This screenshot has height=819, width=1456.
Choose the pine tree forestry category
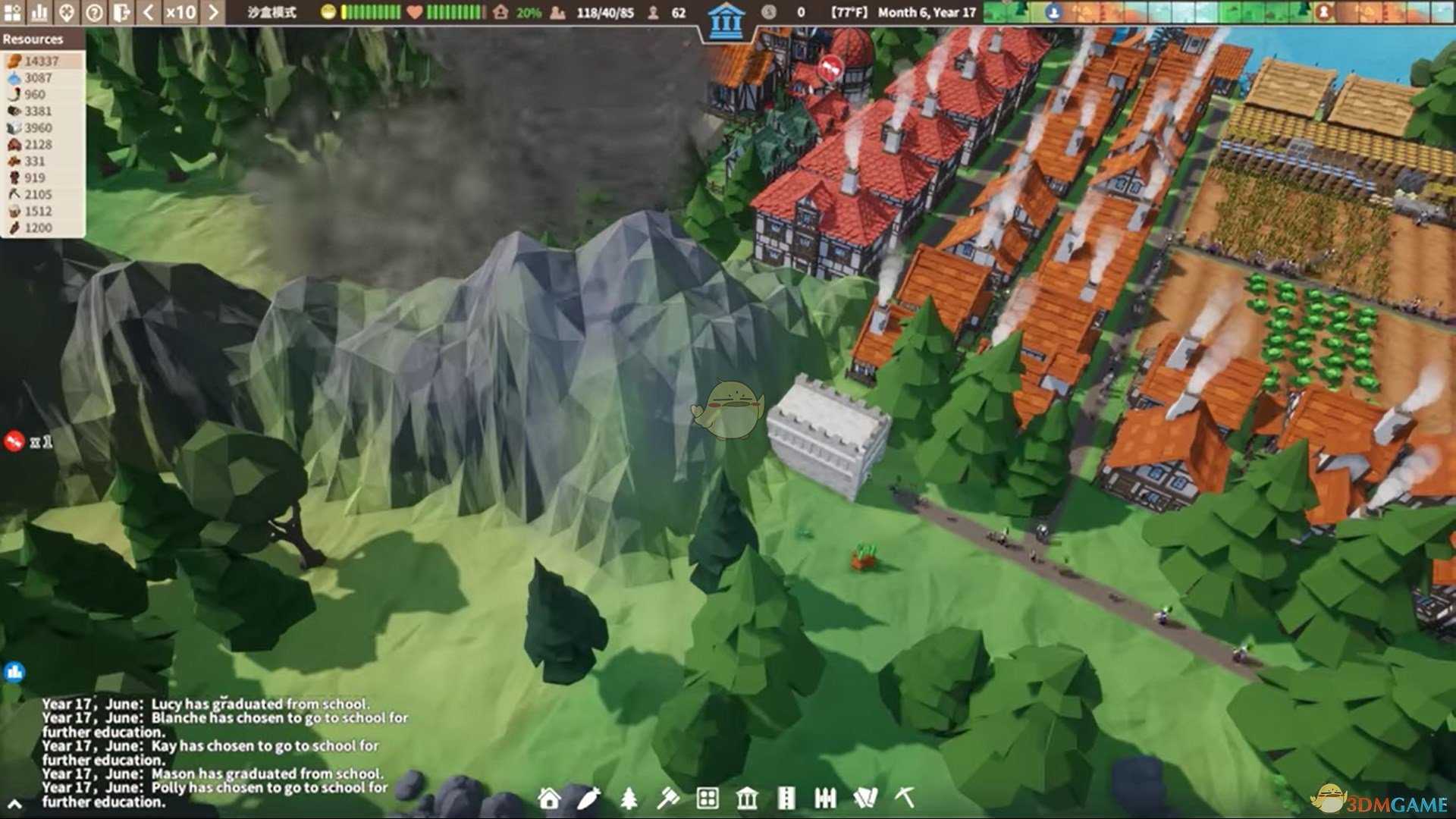pos(629,798)
